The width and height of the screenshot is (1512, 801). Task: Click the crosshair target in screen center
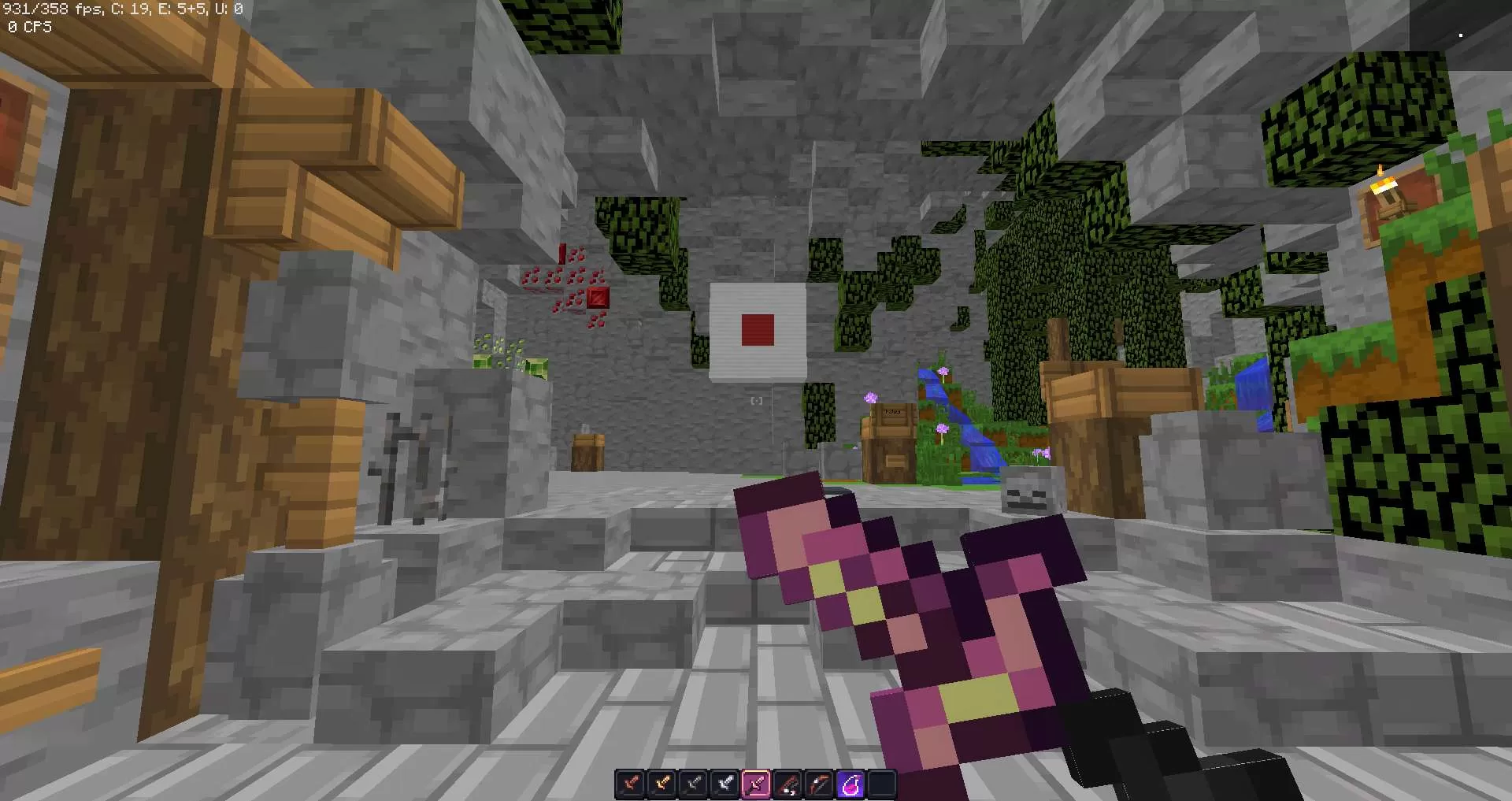coord(756,400)
